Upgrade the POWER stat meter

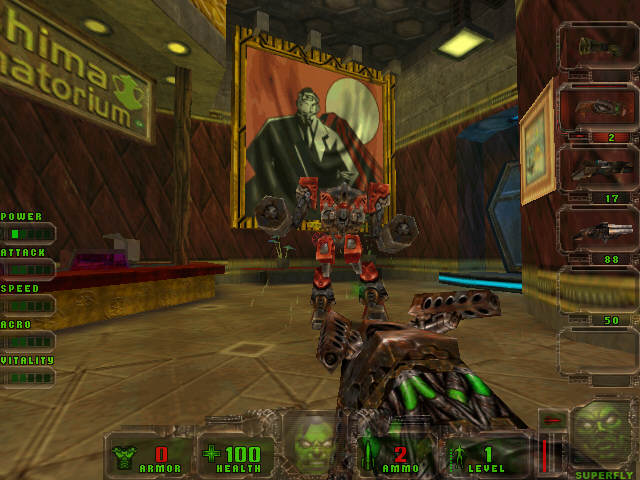pyautogui.click(x=28, y=233)
